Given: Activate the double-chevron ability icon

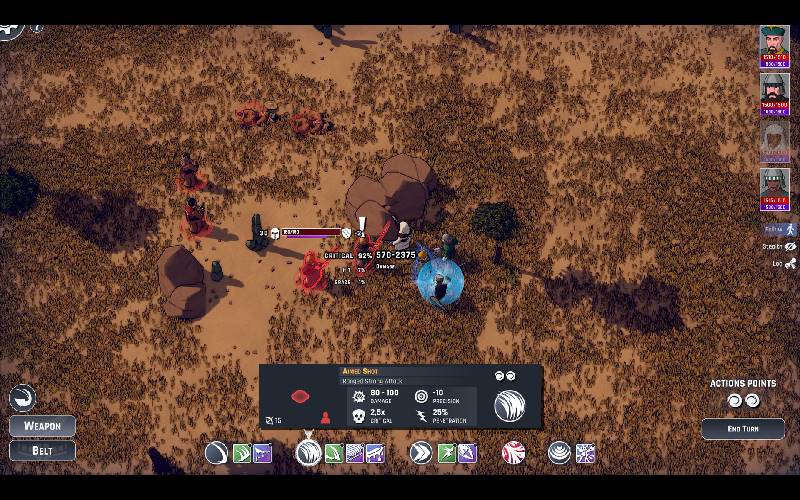Looking at the screenshot, I should (x=421, y=453).
